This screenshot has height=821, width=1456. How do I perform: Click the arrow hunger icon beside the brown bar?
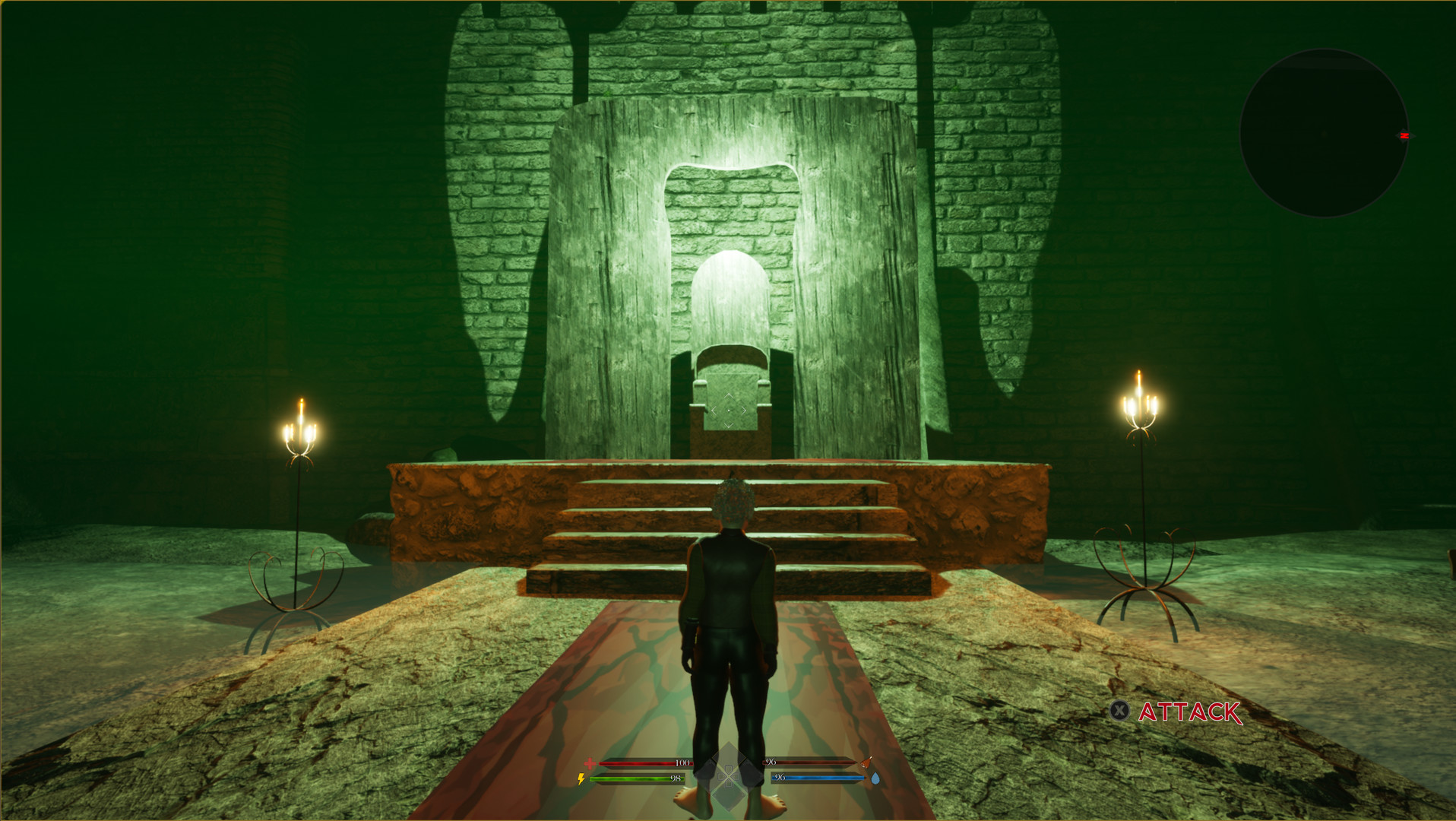[866, 764]
